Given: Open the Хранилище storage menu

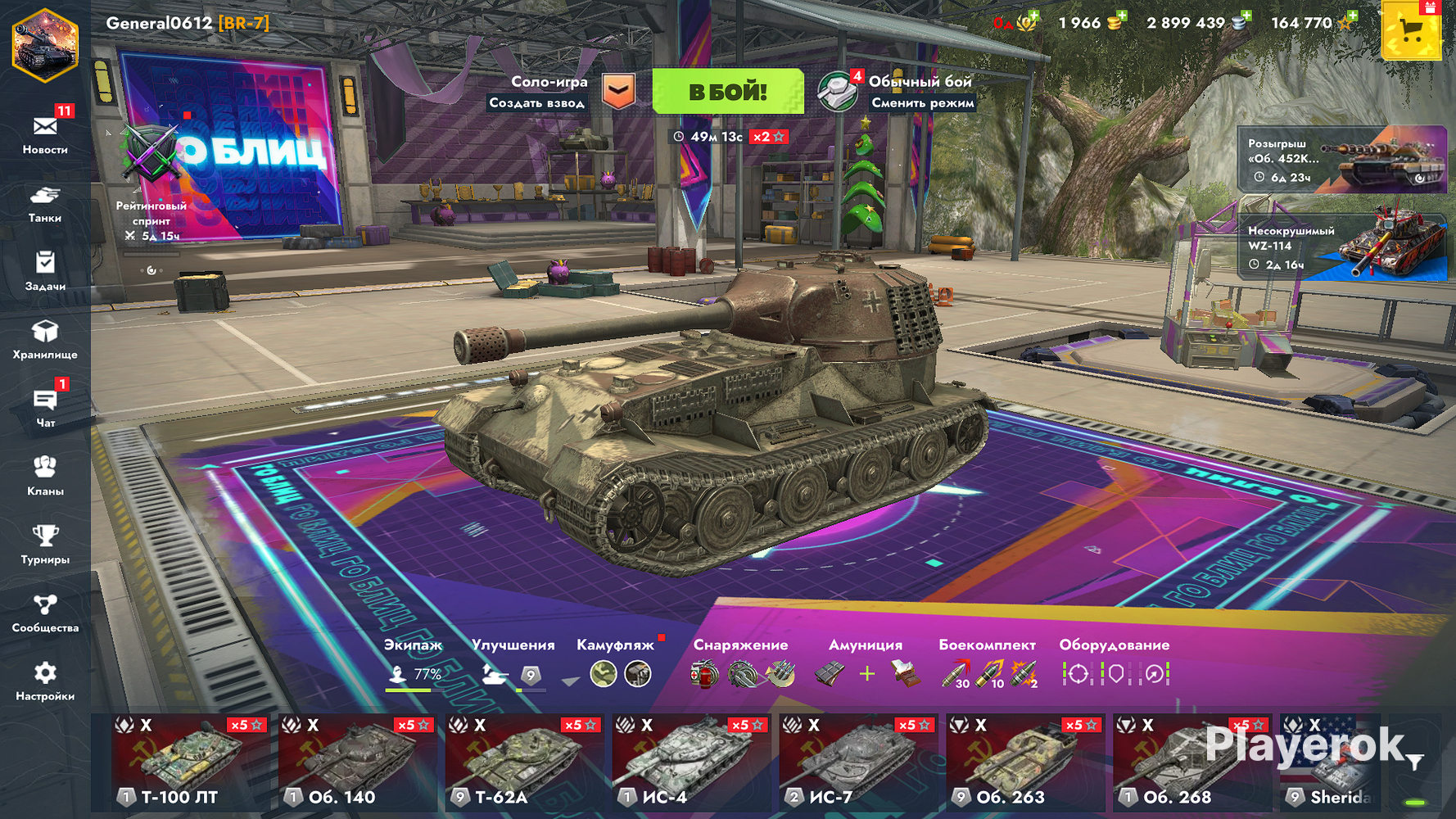Looking at the screenshot, I should pos(45,340).
